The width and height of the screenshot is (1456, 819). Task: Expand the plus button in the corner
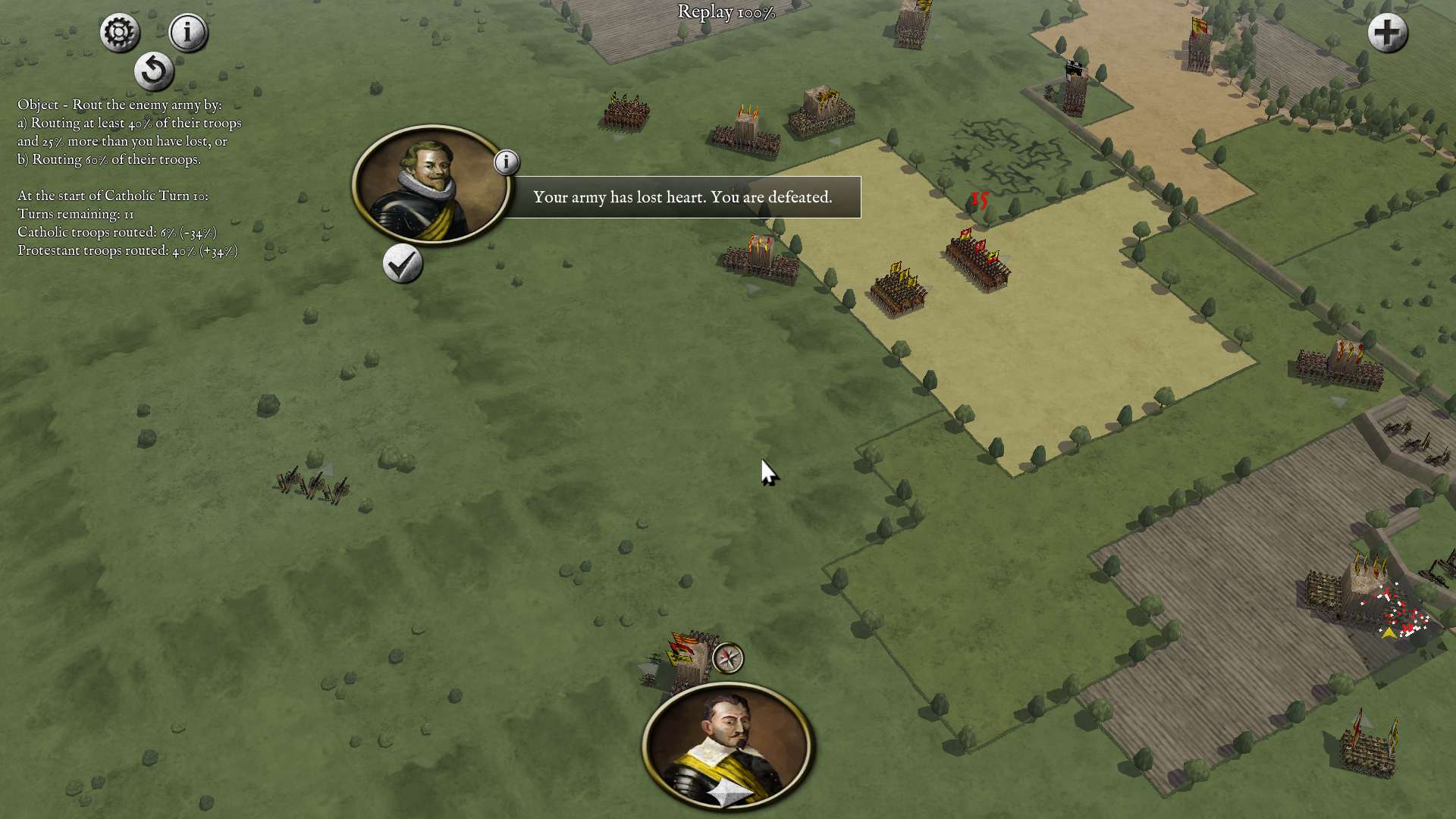click(x=1387, y=33)
